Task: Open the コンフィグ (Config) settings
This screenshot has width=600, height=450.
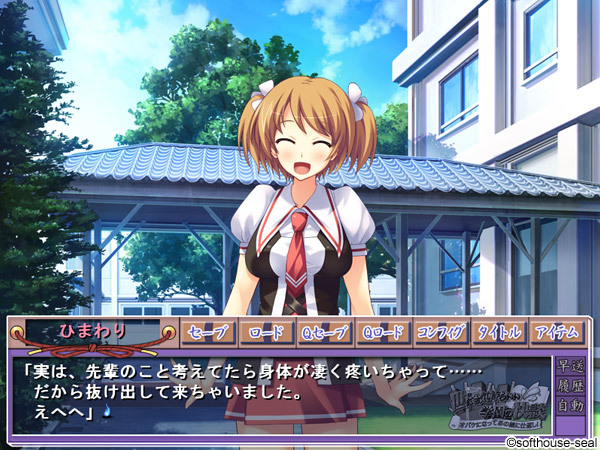Action: 441,333
